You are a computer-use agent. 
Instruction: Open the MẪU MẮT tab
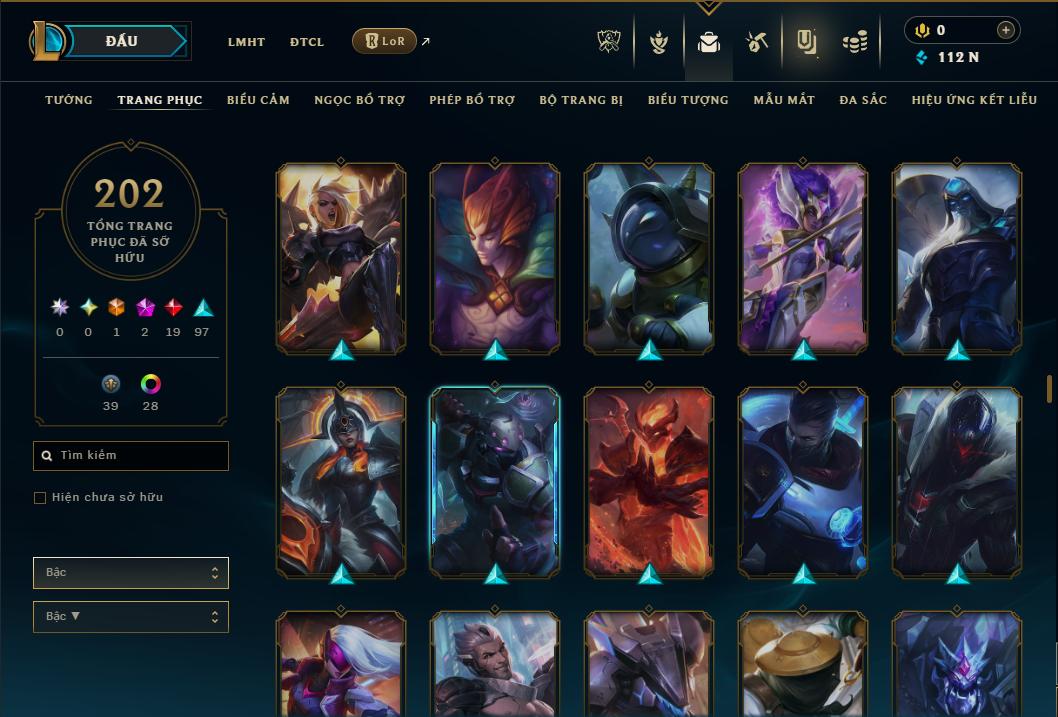pyautogui.click(x=784, y=100)
